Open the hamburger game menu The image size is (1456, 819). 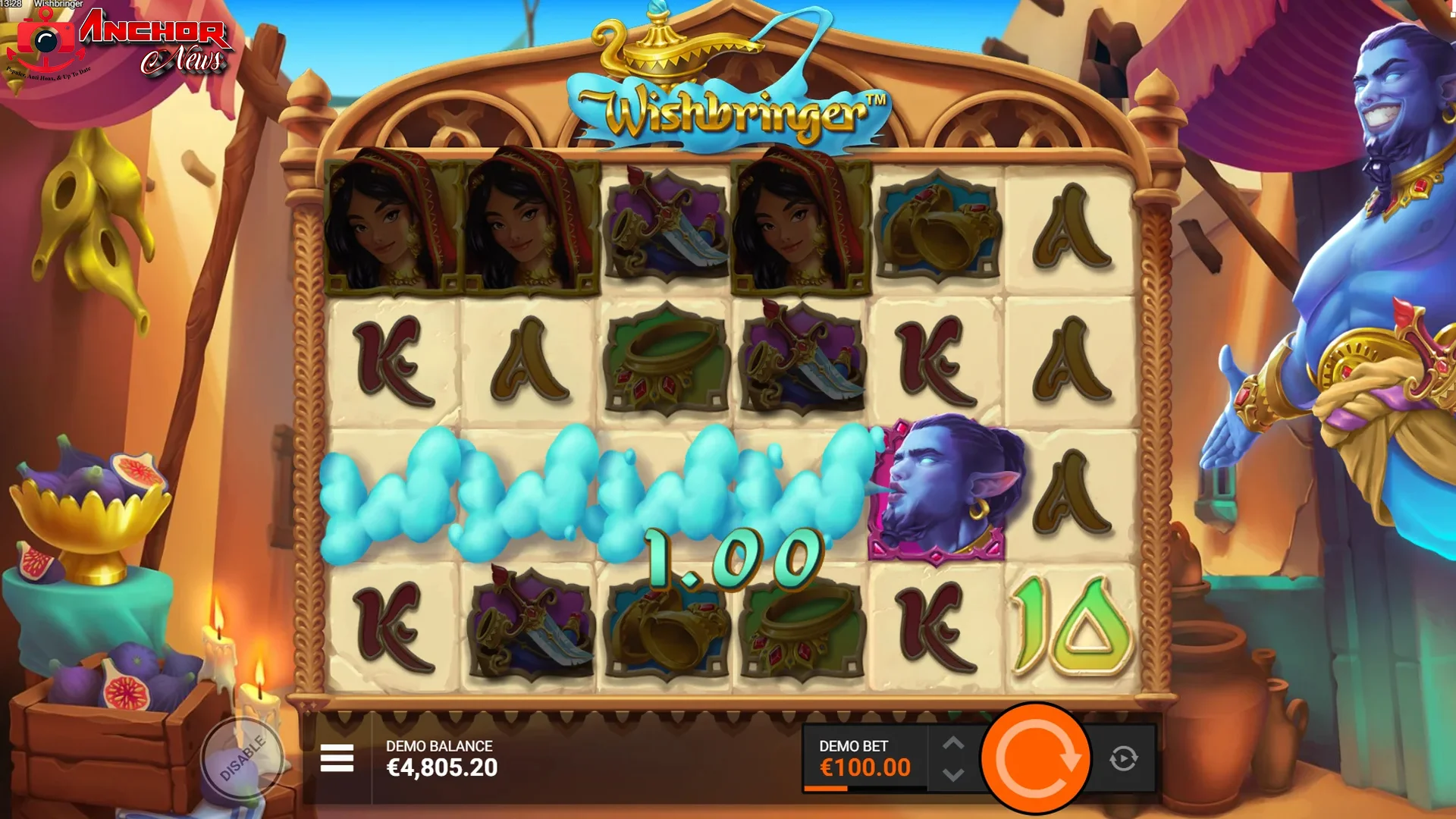(x=337, y=758)
